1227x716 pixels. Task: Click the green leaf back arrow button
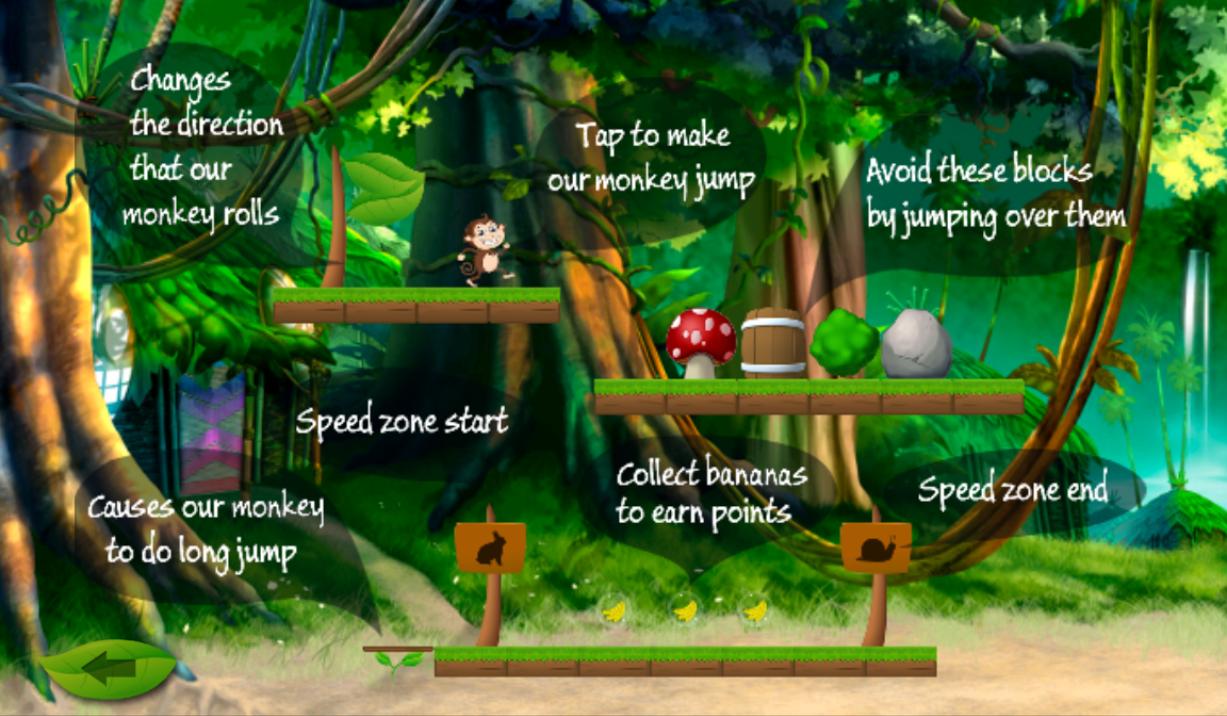tap(110, 668)
